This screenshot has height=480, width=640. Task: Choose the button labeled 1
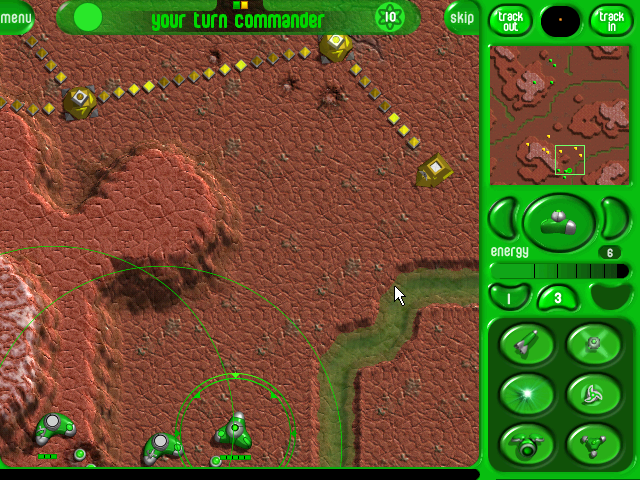[507, 297]
